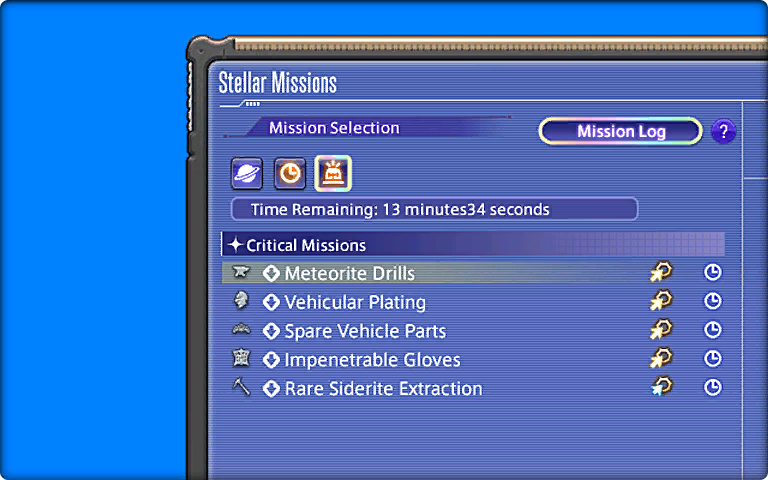Image resolution: width=768 pixels, height=480 pixels.
Task: Collapse the Critical Missions header
Action: (306, 245)
